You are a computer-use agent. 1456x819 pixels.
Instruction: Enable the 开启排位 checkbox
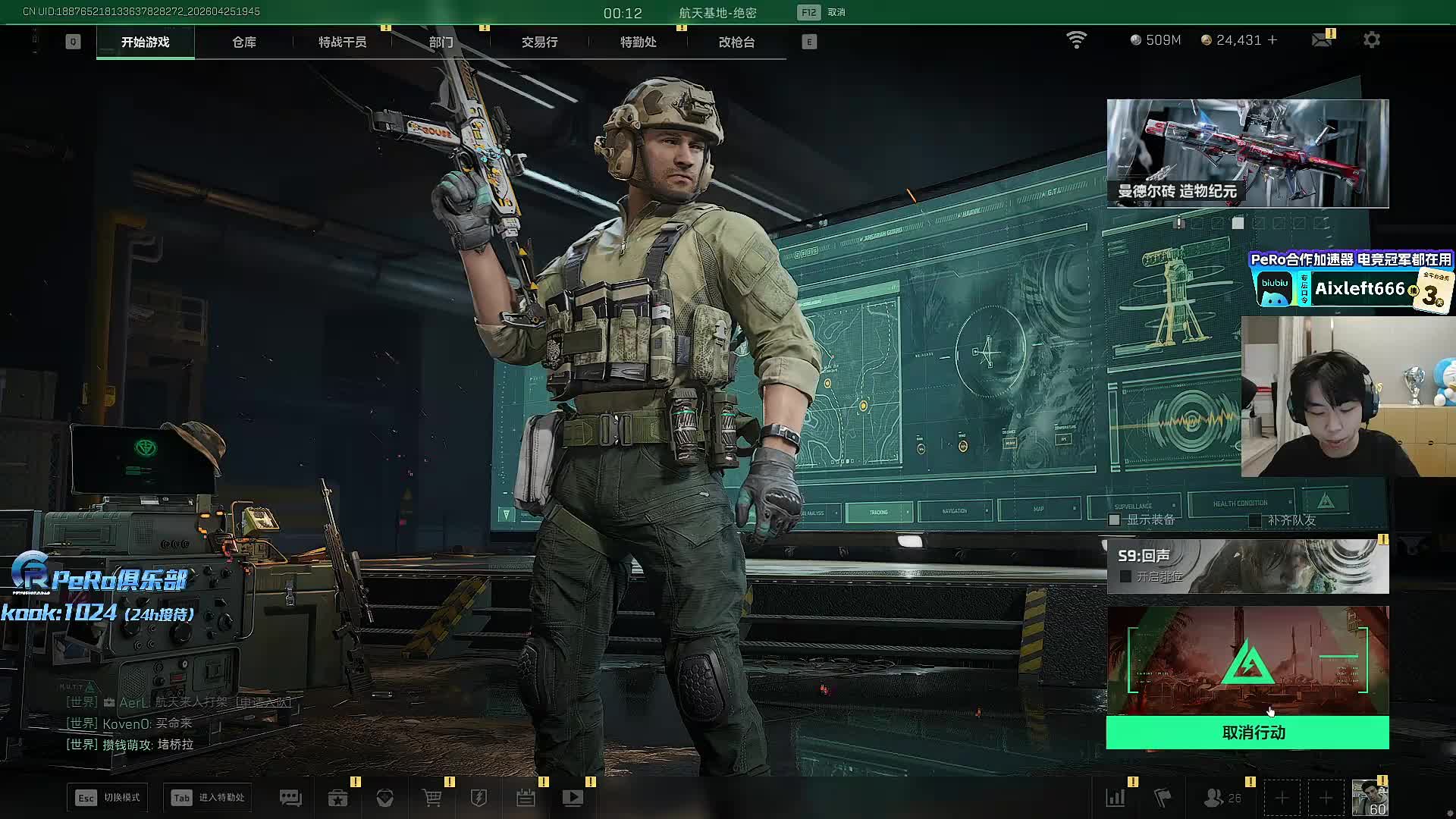(x=1126, y=577)
